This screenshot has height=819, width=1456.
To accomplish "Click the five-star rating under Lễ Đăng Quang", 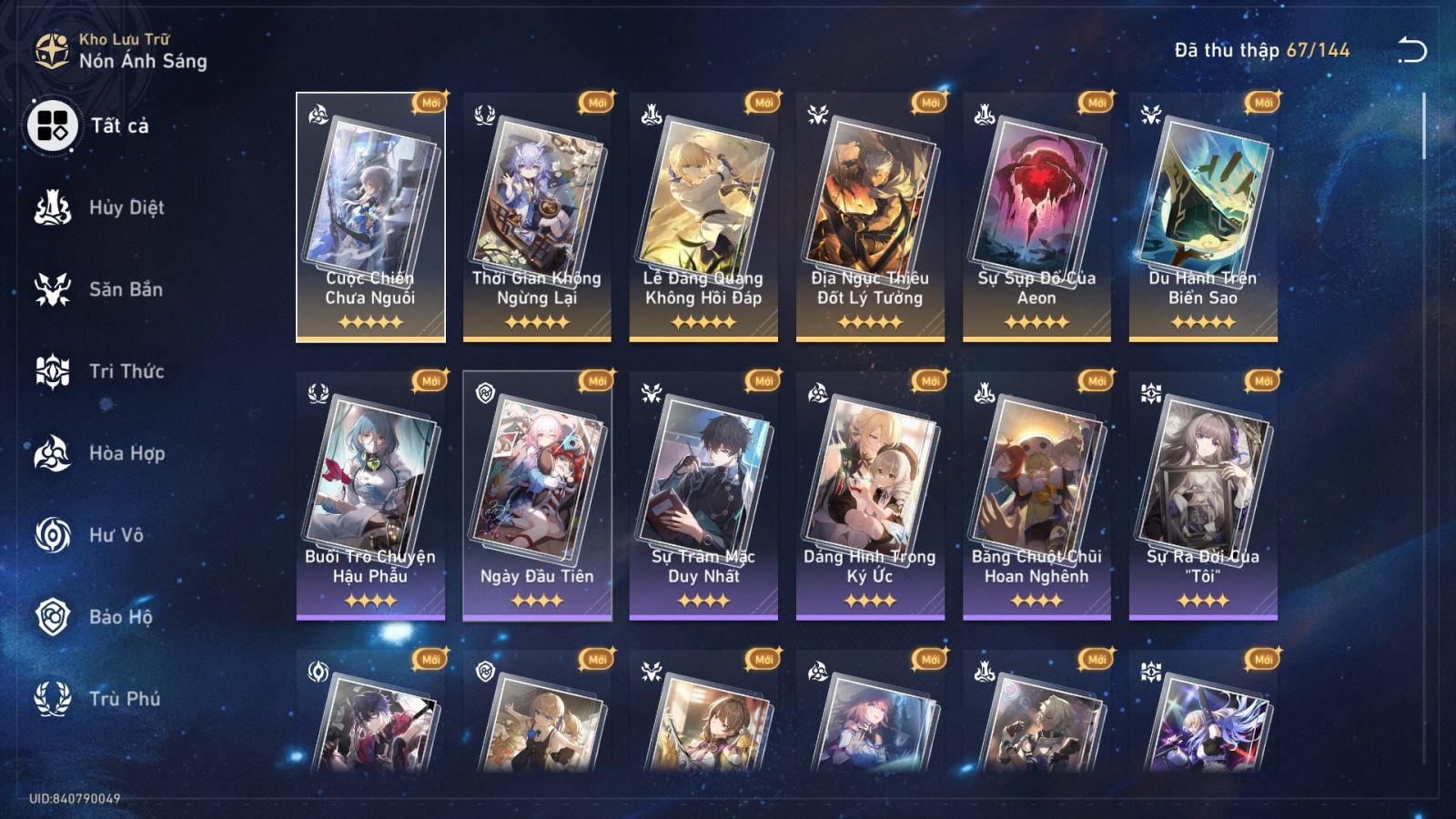I will point(705,321).
